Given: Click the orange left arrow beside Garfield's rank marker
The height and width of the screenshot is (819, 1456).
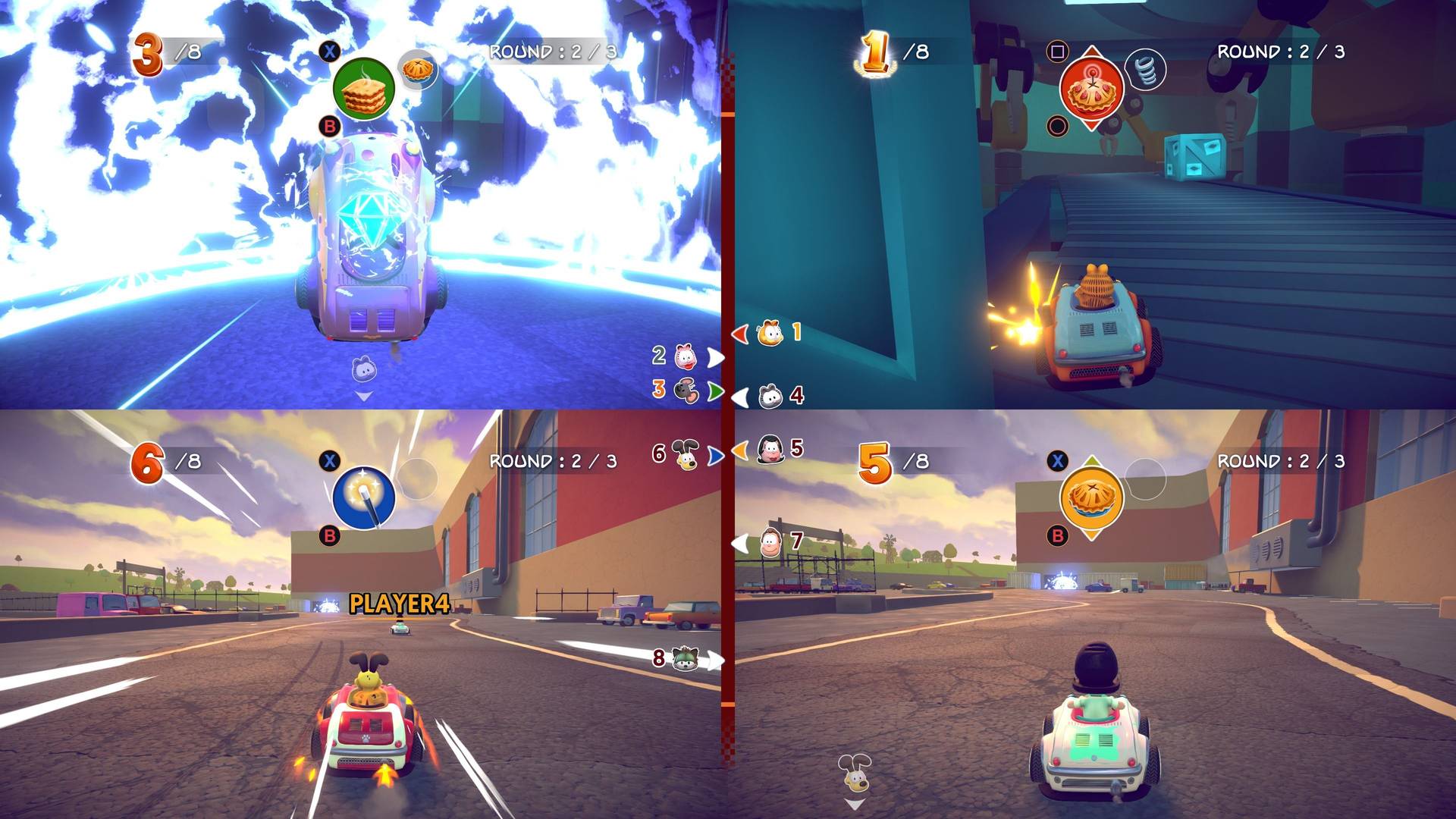Looking at the screenshot, I should tap(739, 335).
